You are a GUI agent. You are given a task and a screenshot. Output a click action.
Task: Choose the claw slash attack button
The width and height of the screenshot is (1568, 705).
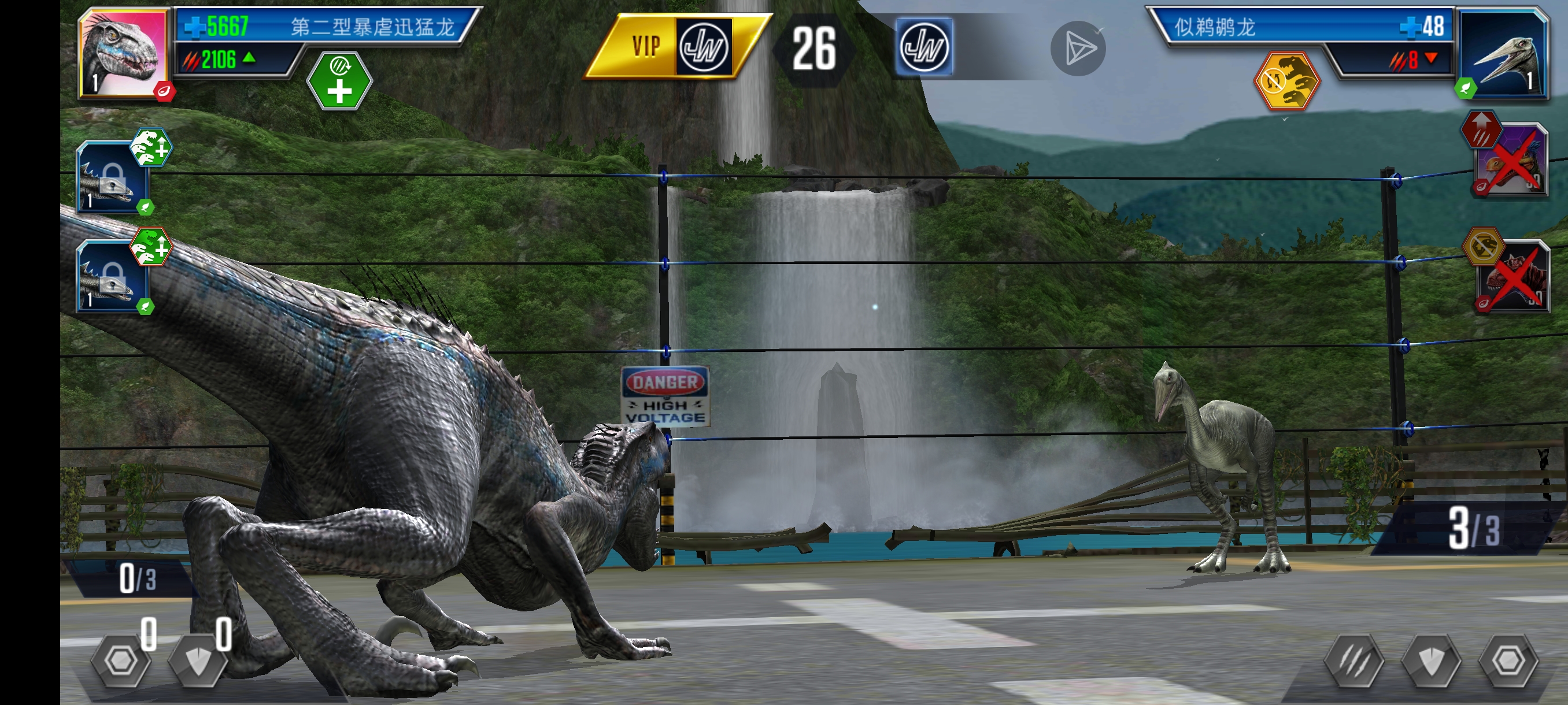point(1354,661)
